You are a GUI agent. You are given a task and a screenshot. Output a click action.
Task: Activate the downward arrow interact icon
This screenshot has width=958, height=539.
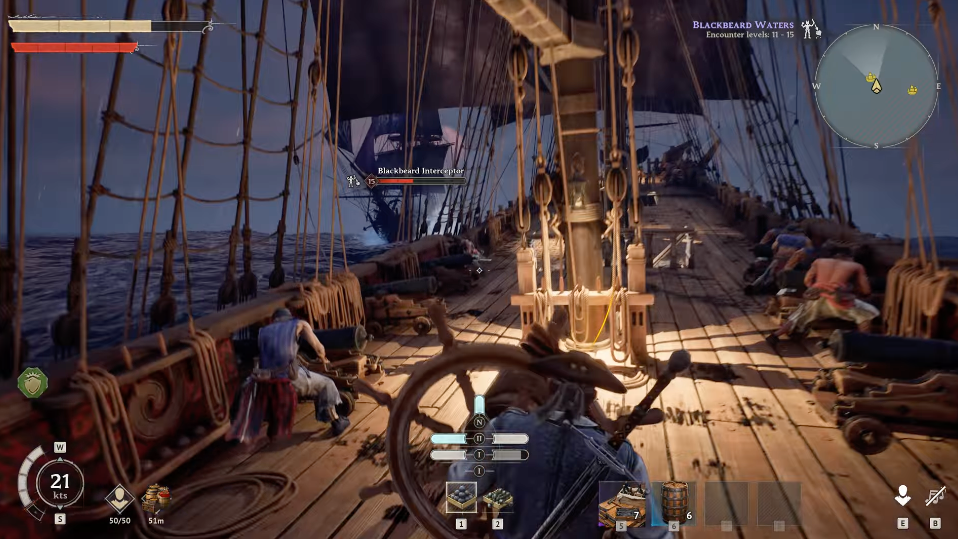click(902, 495)
